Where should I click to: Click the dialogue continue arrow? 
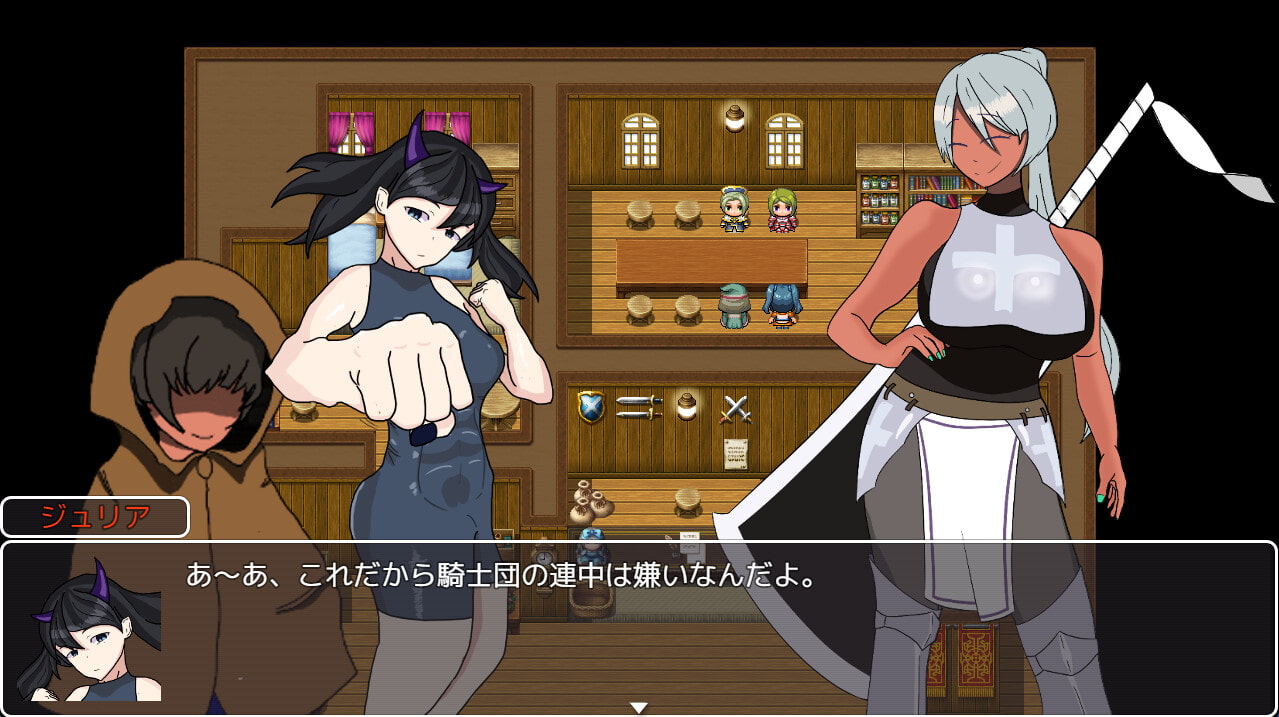coord(638,707)
